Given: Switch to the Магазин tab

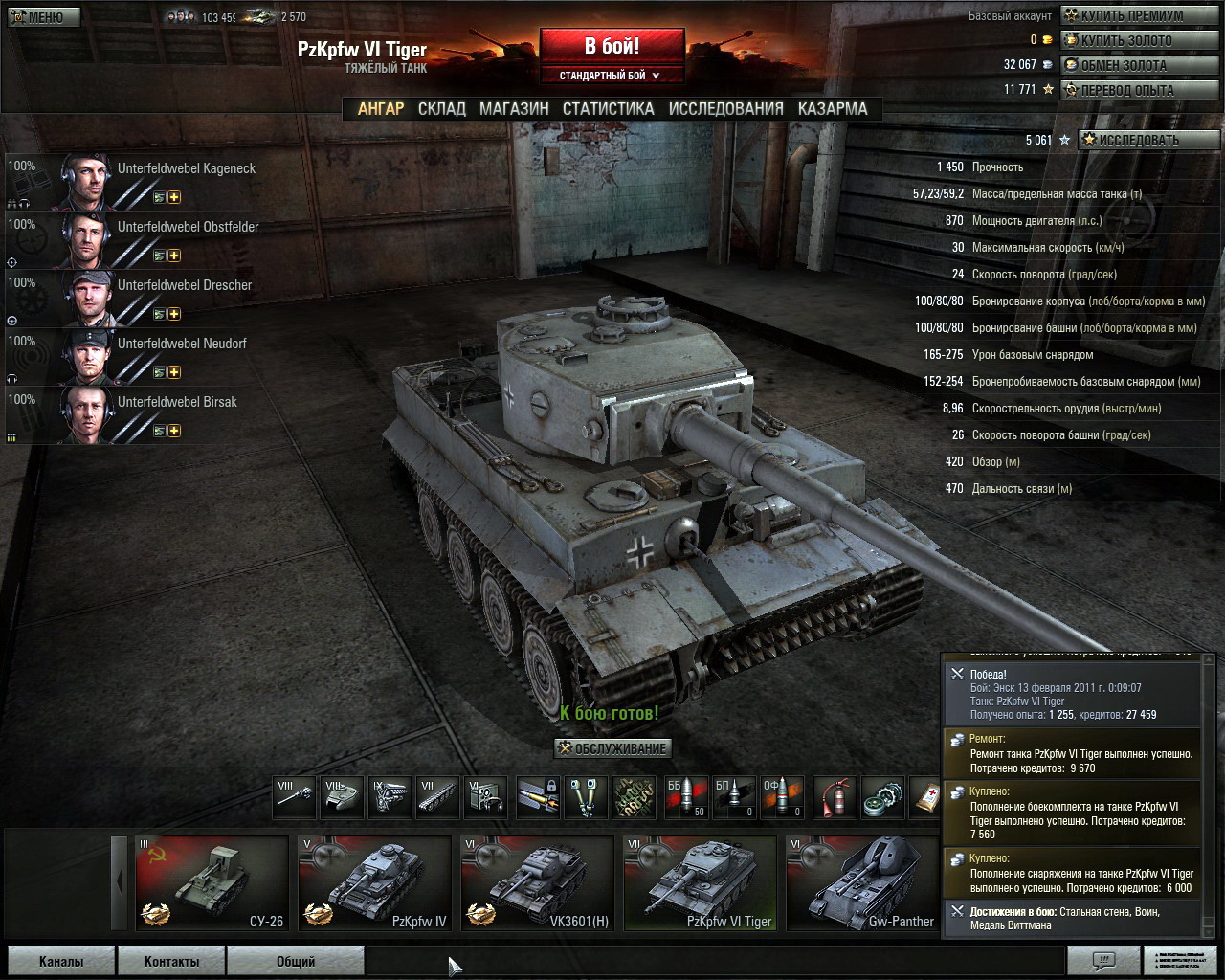Looking at the screenshot, I should point(514,109).
